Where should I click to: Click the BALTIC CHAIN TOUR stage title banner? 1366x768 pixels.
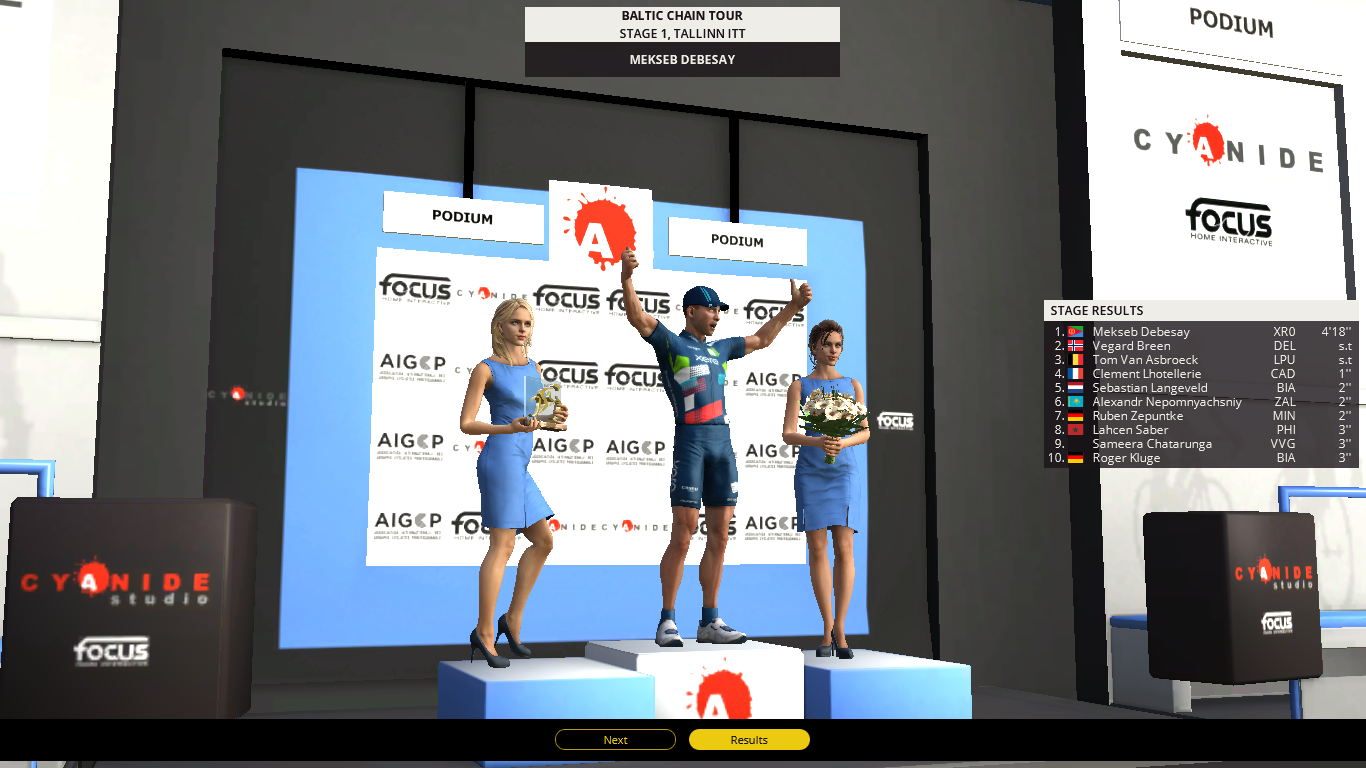(681, 15)
